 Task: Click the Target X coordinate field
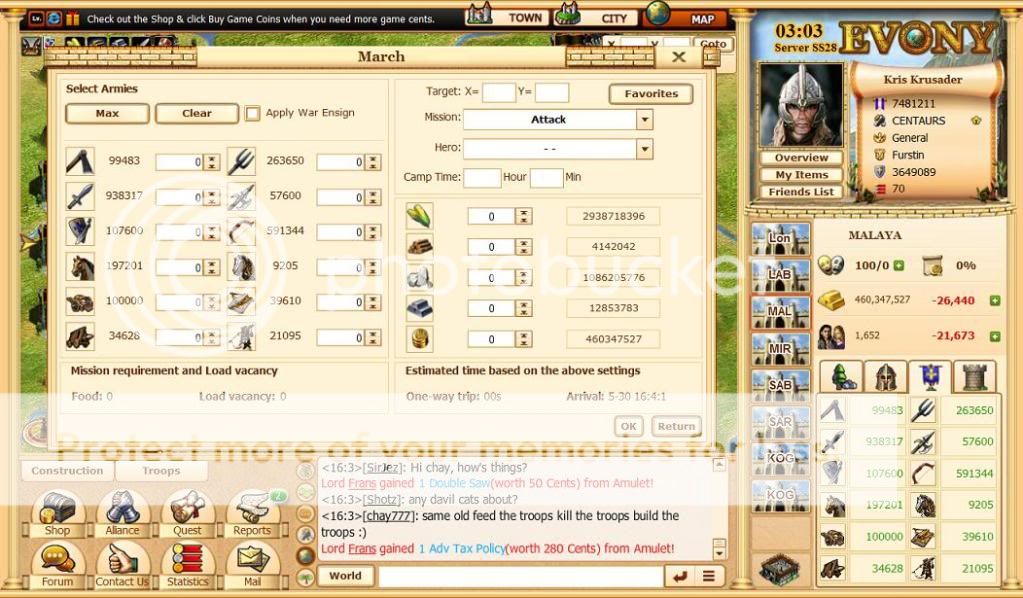(x=499, y=93)
